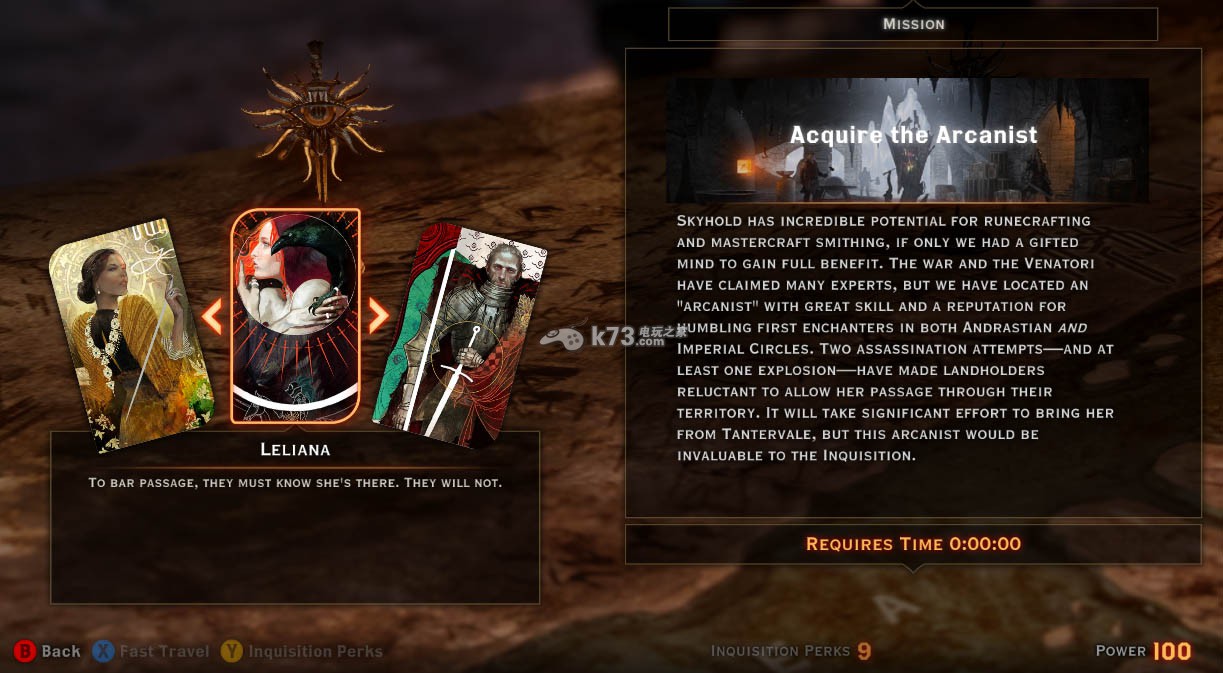Open Fast Travel
This screenshot has width=1223, height=673.
[151, 651]
